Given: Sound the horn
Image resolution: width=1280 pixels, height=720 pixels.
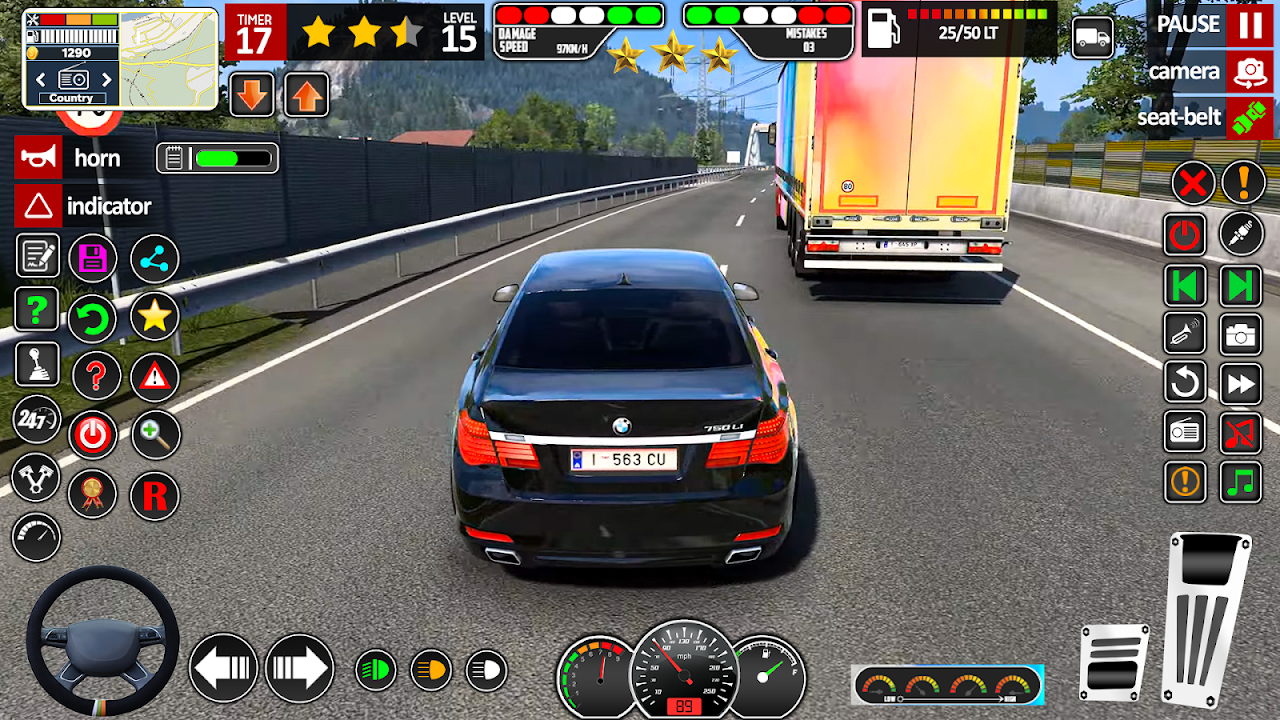Looking at the screenshot, I should (37, 158).
